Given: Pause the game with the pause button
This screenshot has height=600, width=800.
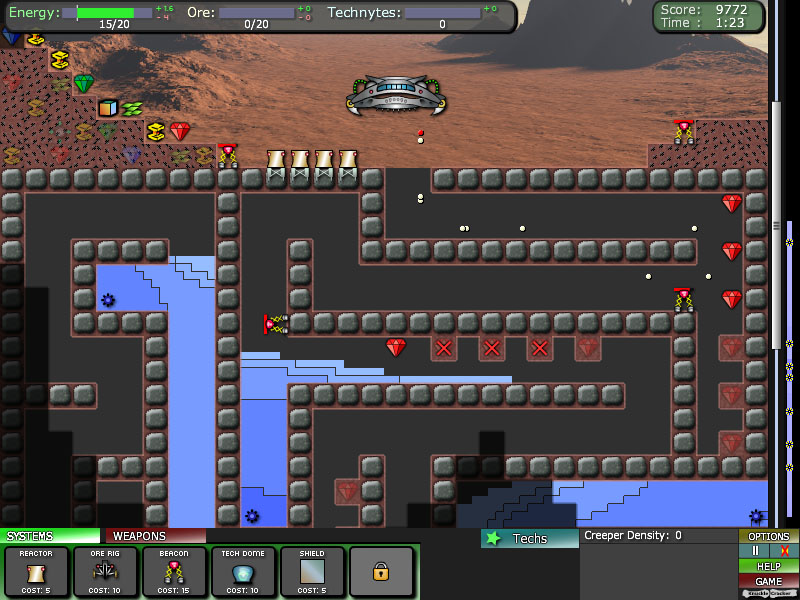Looking at the screenshot, I should click(x=756, y=551).
